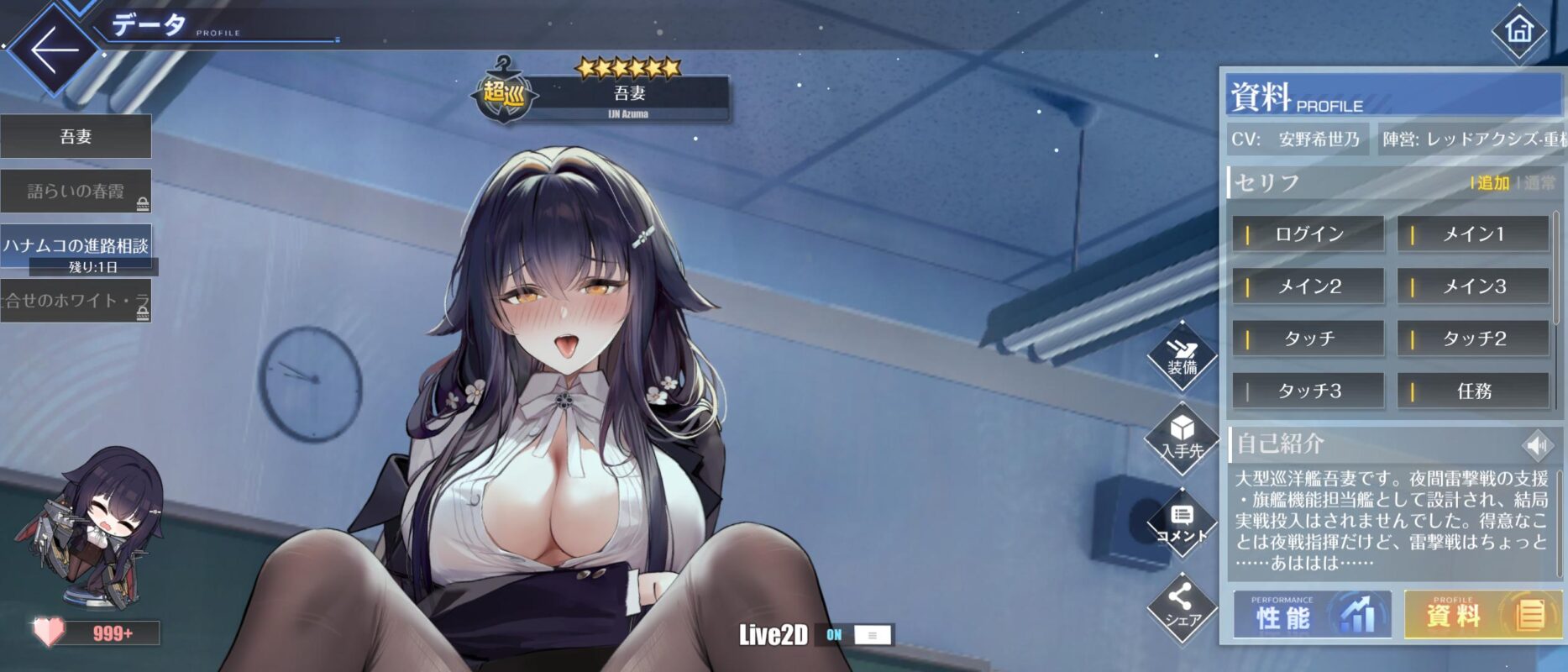Play the メイン3 voice line
This screenshot has height=672, width=1568.
[x=1472, y=286]
